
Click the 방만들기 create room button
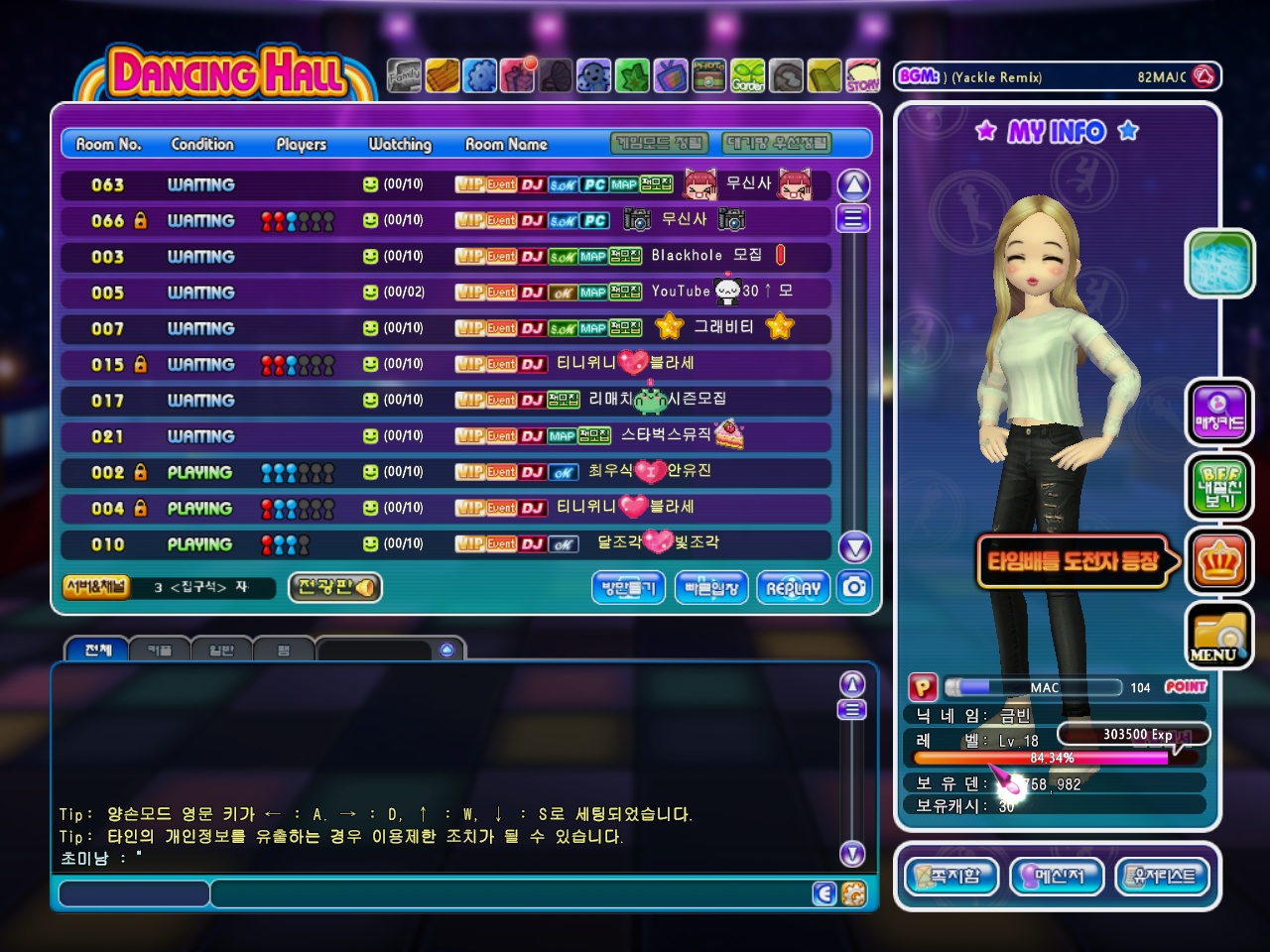coord(628,588)
